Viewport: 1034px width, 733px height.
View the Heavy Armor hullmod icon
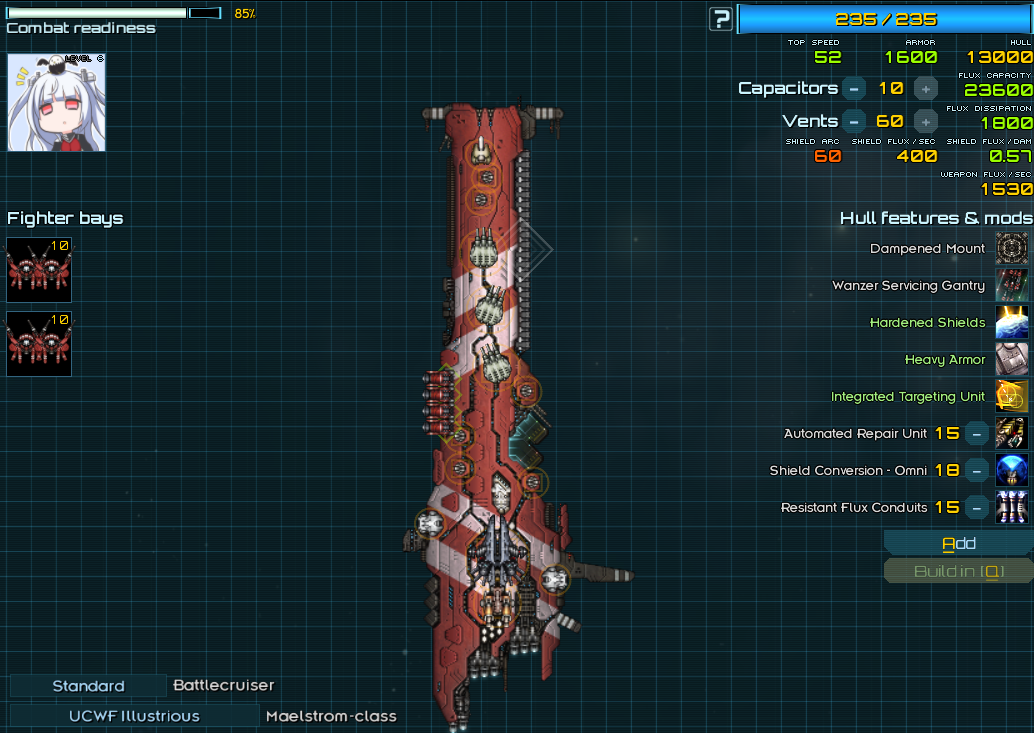[x=1012, y=360]
